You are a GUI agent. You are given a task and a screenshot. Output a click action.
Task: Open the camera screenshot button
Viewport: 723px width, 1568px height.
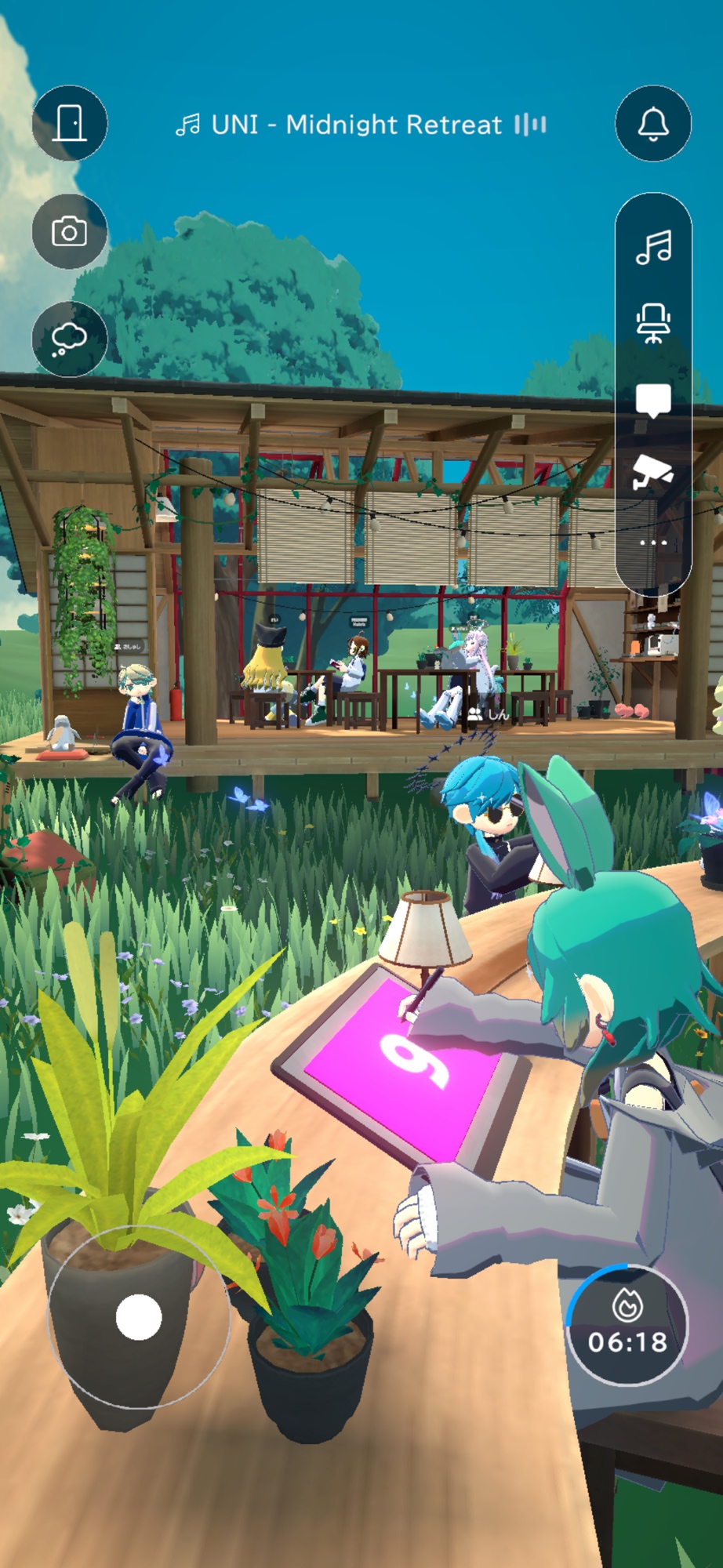tap(70, 232)
